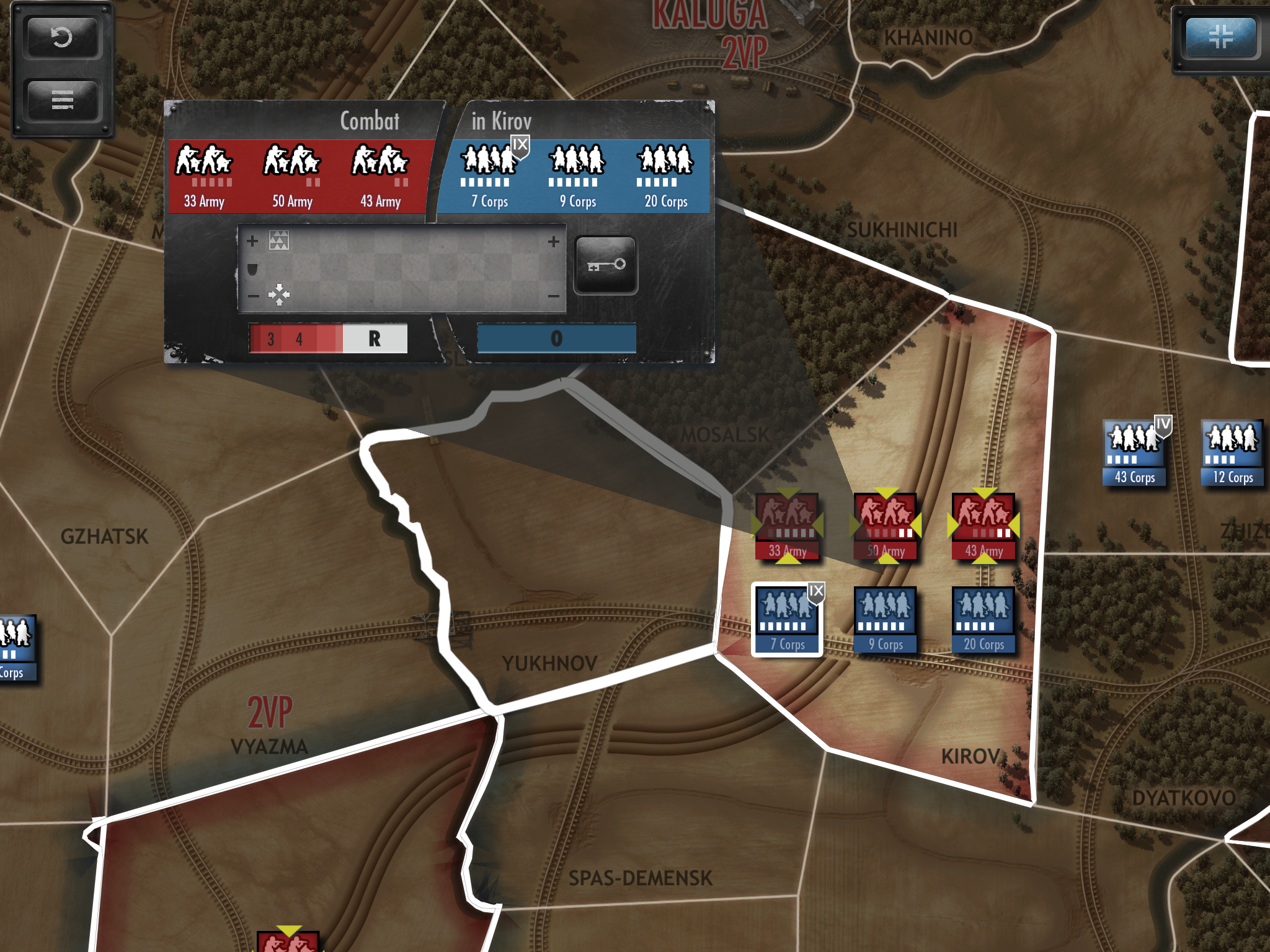Select the 43 Corps unit counter
The image size is (1270, 952).
click(1135, 452)
